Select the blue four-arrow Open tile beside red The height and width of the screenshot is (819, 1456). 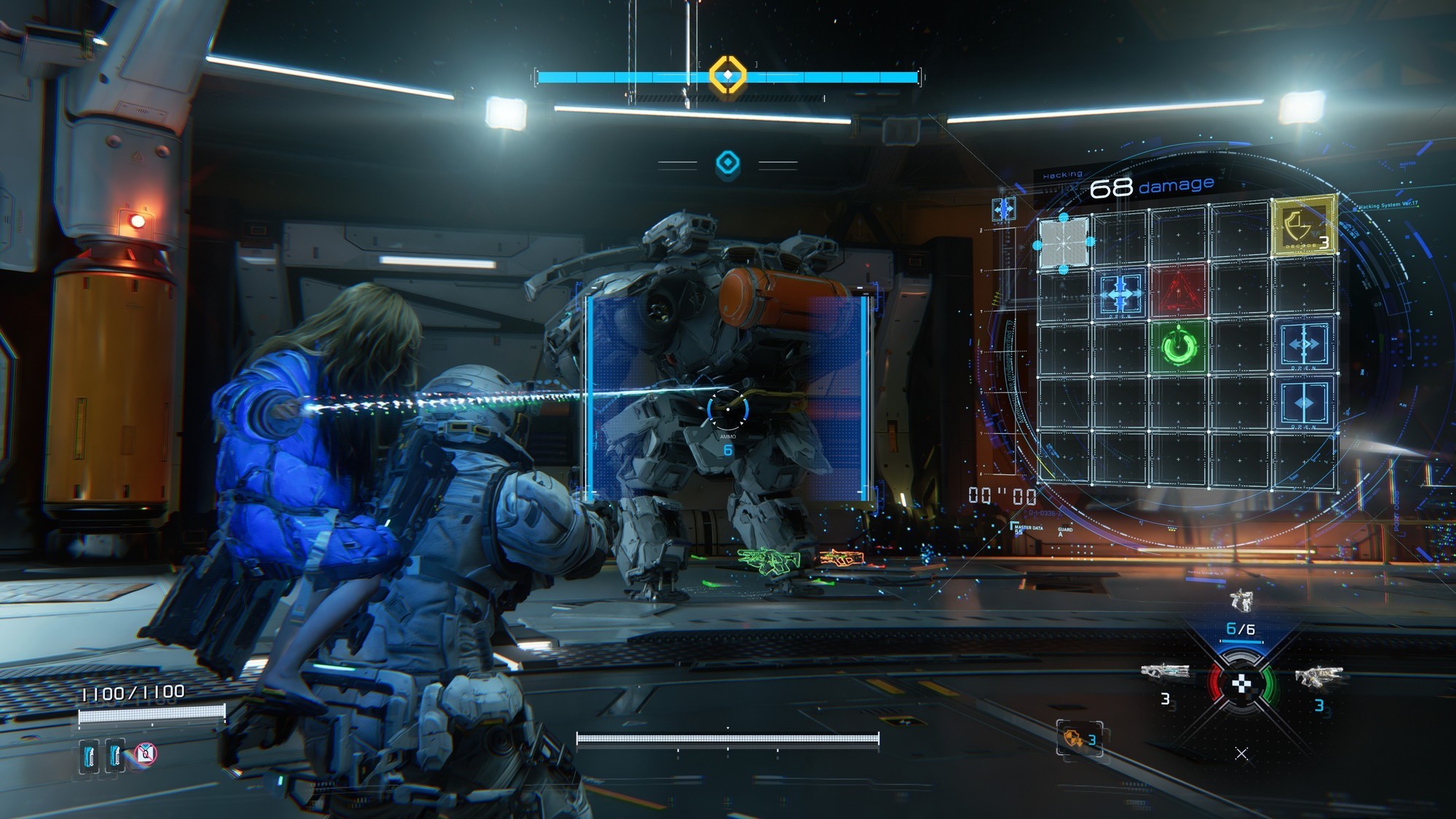(1120, 293)
